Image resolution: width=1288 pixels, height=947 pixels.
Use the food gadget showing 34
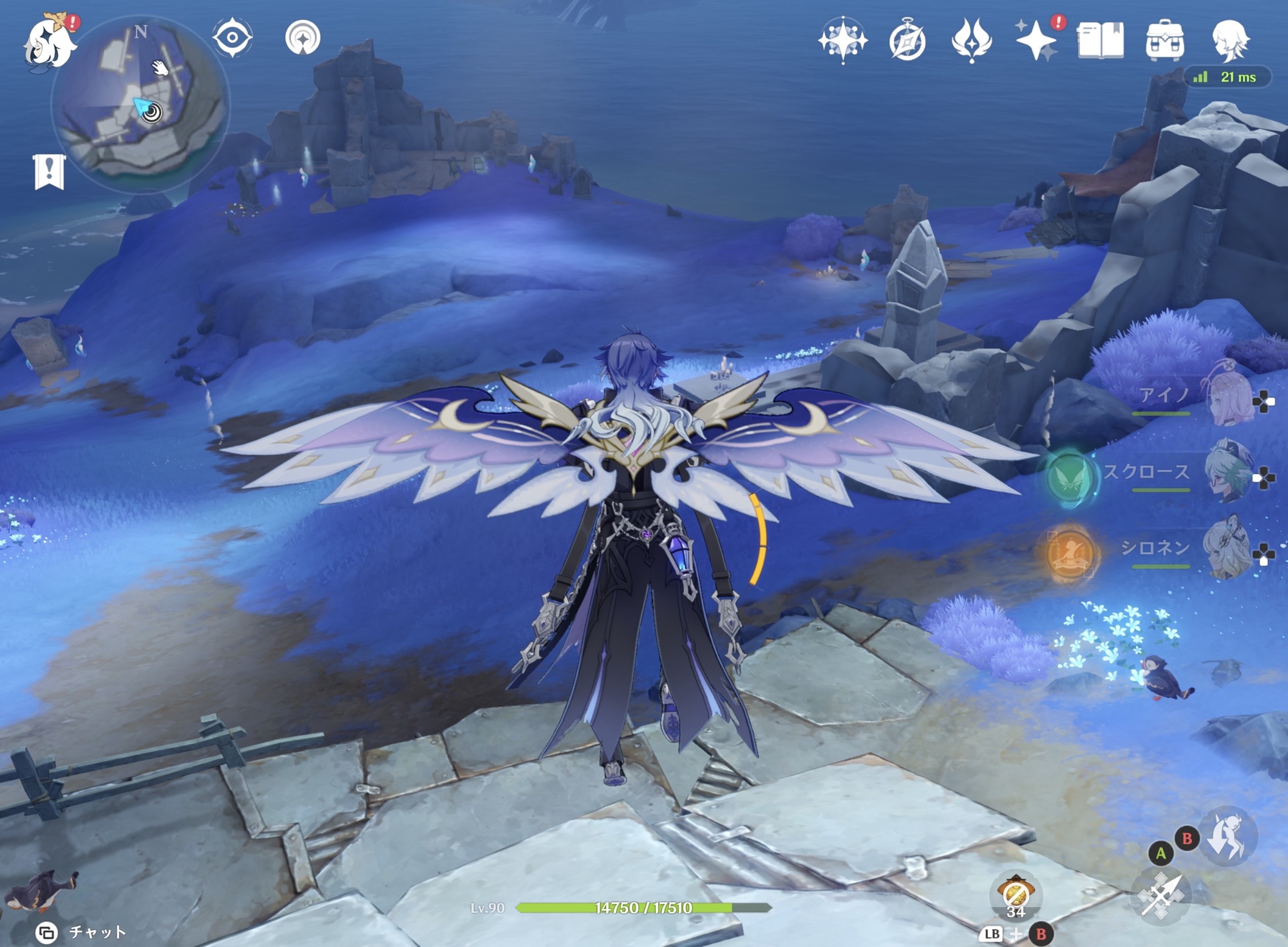[1016, 896]
